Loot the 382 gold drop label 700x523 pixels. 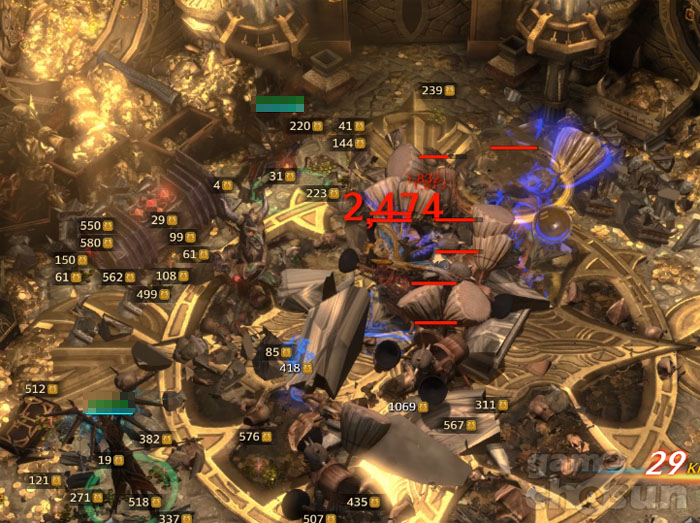(x=156, y=439)
